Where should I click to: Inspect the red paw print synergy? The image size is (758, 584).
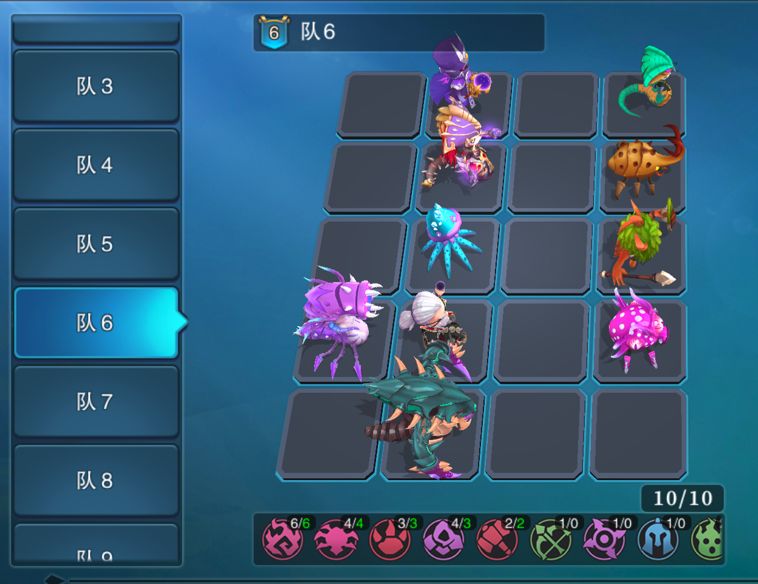[x=389, y=539]
